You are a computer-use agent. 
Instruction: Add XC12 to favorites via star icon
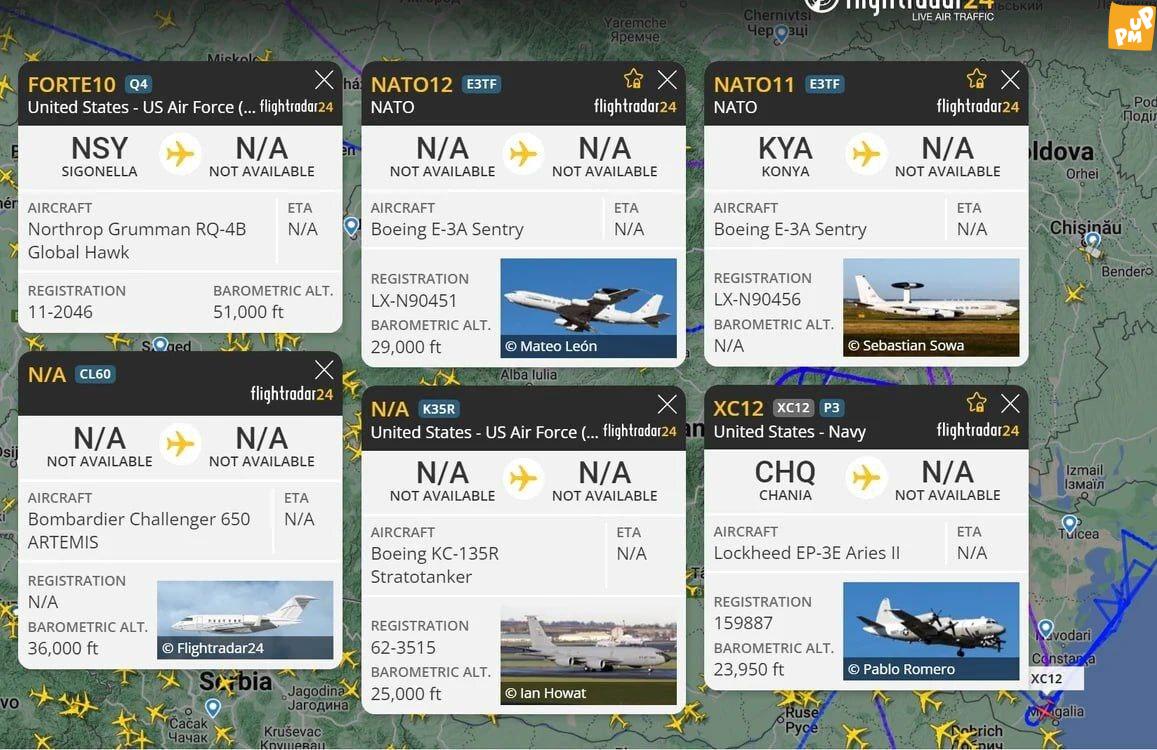pyautogui.click(x=976, y=404)
